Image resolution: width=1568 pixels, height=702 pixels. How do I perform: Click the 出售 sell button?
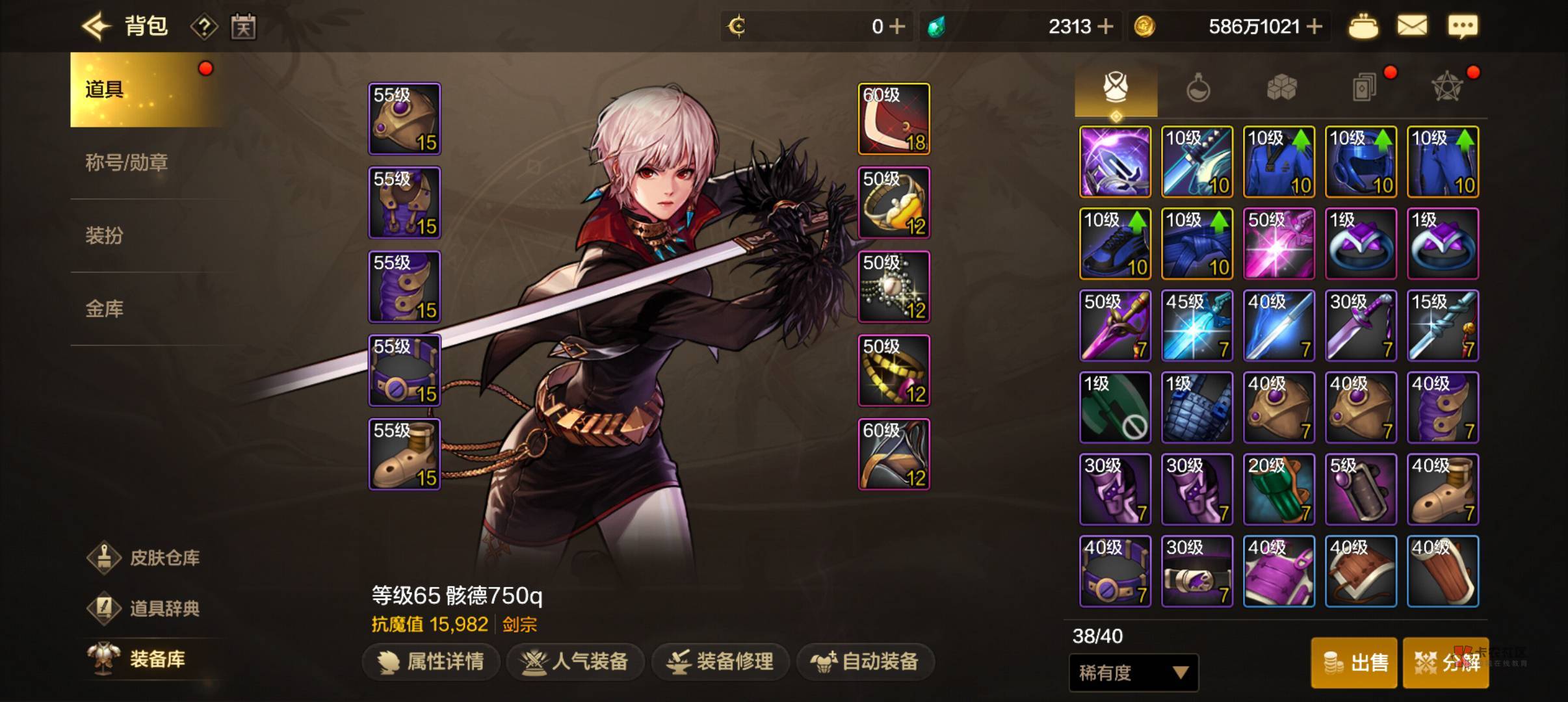tap(1354, 663)
